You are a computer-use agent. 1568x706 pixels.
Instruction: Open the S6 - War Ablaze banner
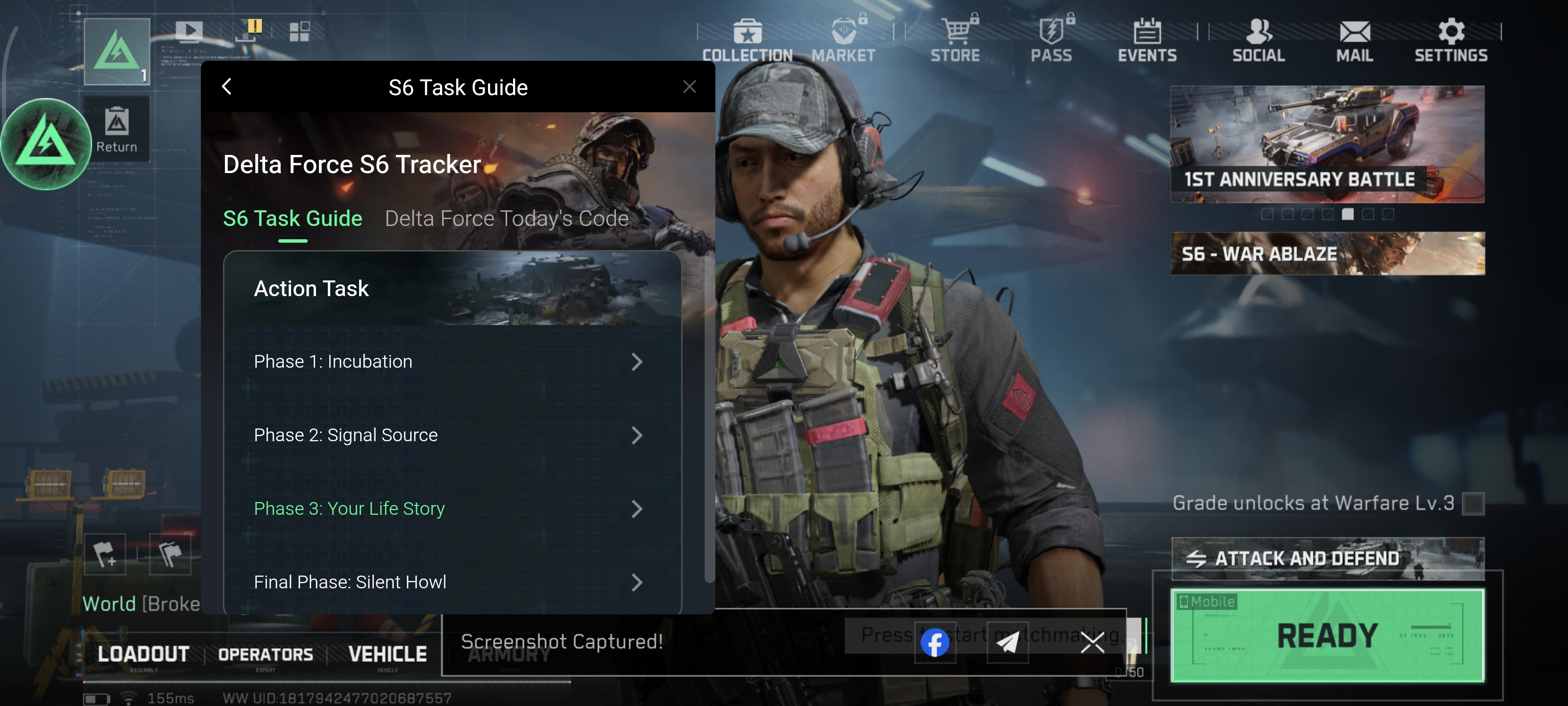1327,253
